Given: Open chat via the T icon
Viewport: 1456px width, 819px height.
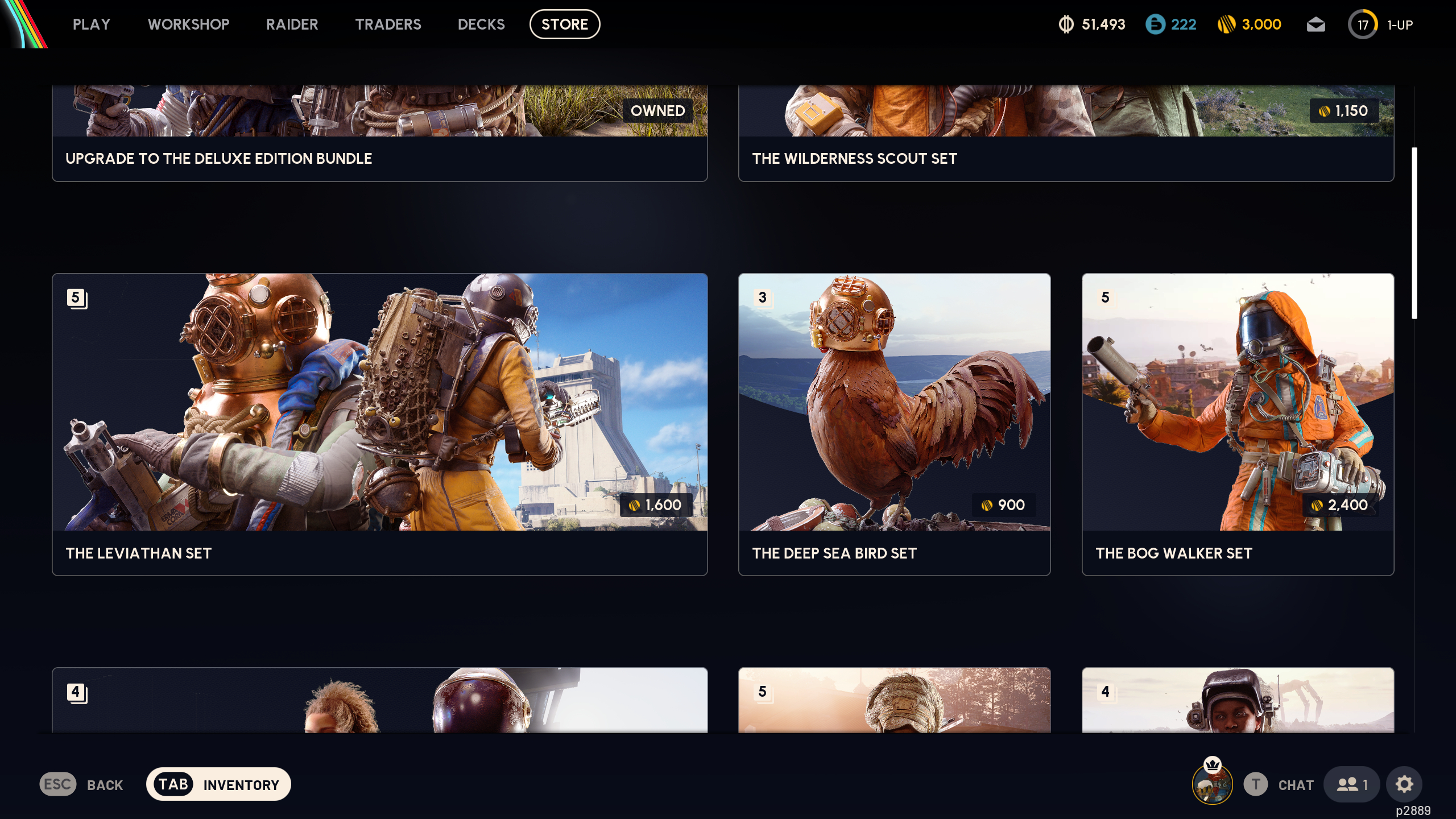Looking at the screenshot, I should 1256,784.
